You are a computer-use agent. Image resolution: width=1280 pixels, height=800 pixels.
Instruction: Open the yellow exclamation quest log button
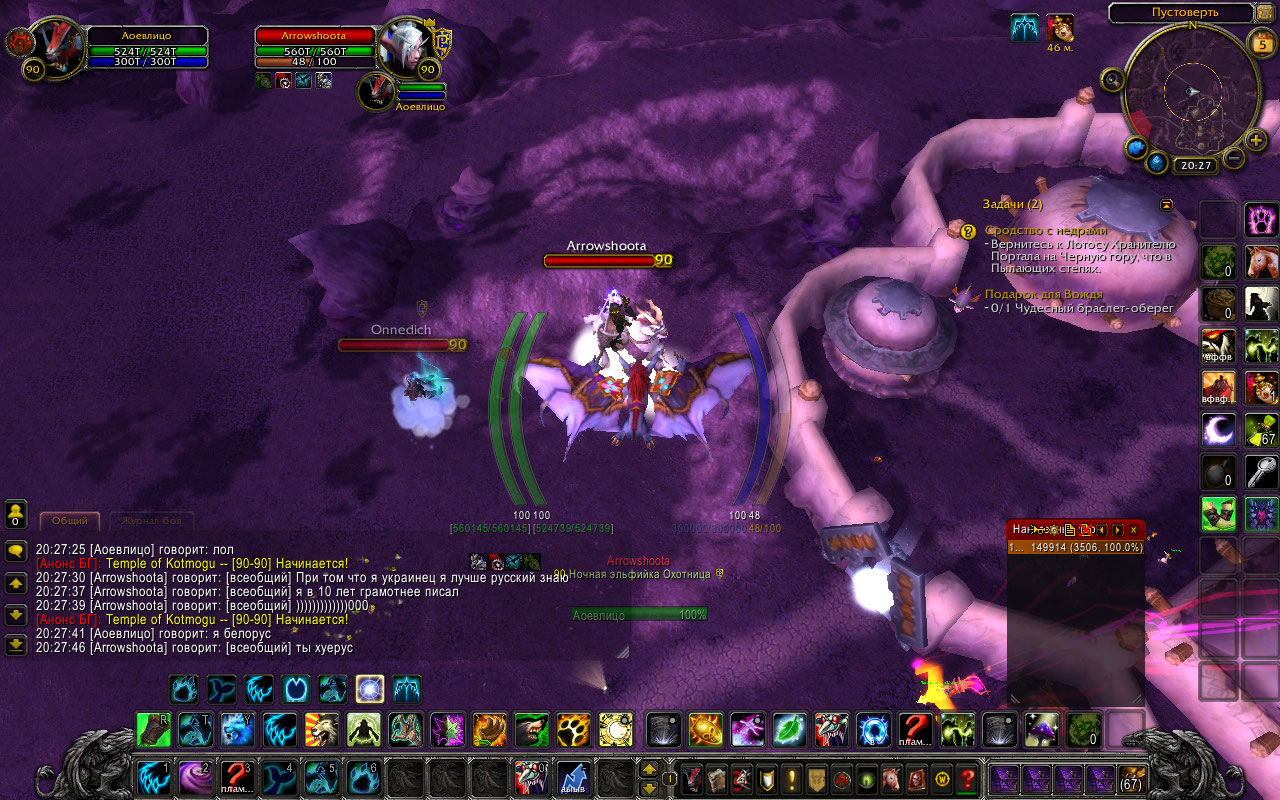point(791,777)
